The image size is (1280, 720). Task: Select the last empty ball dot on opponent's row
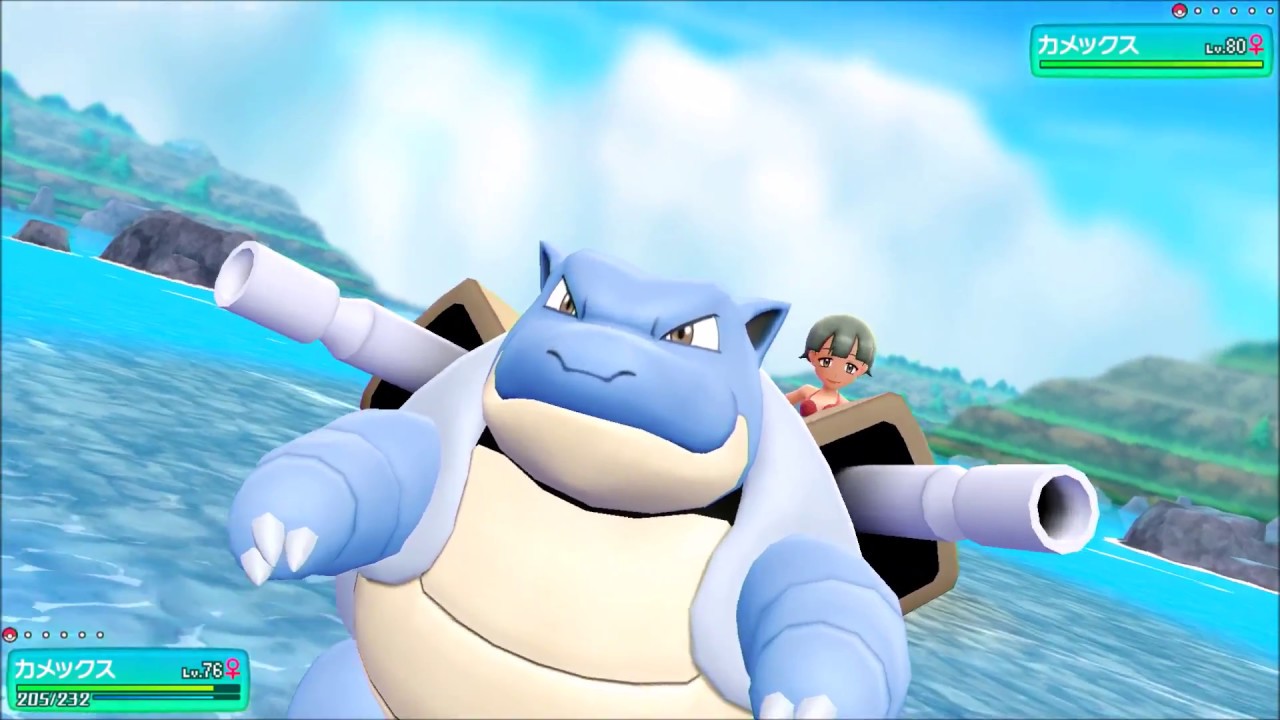(1270, 10)
